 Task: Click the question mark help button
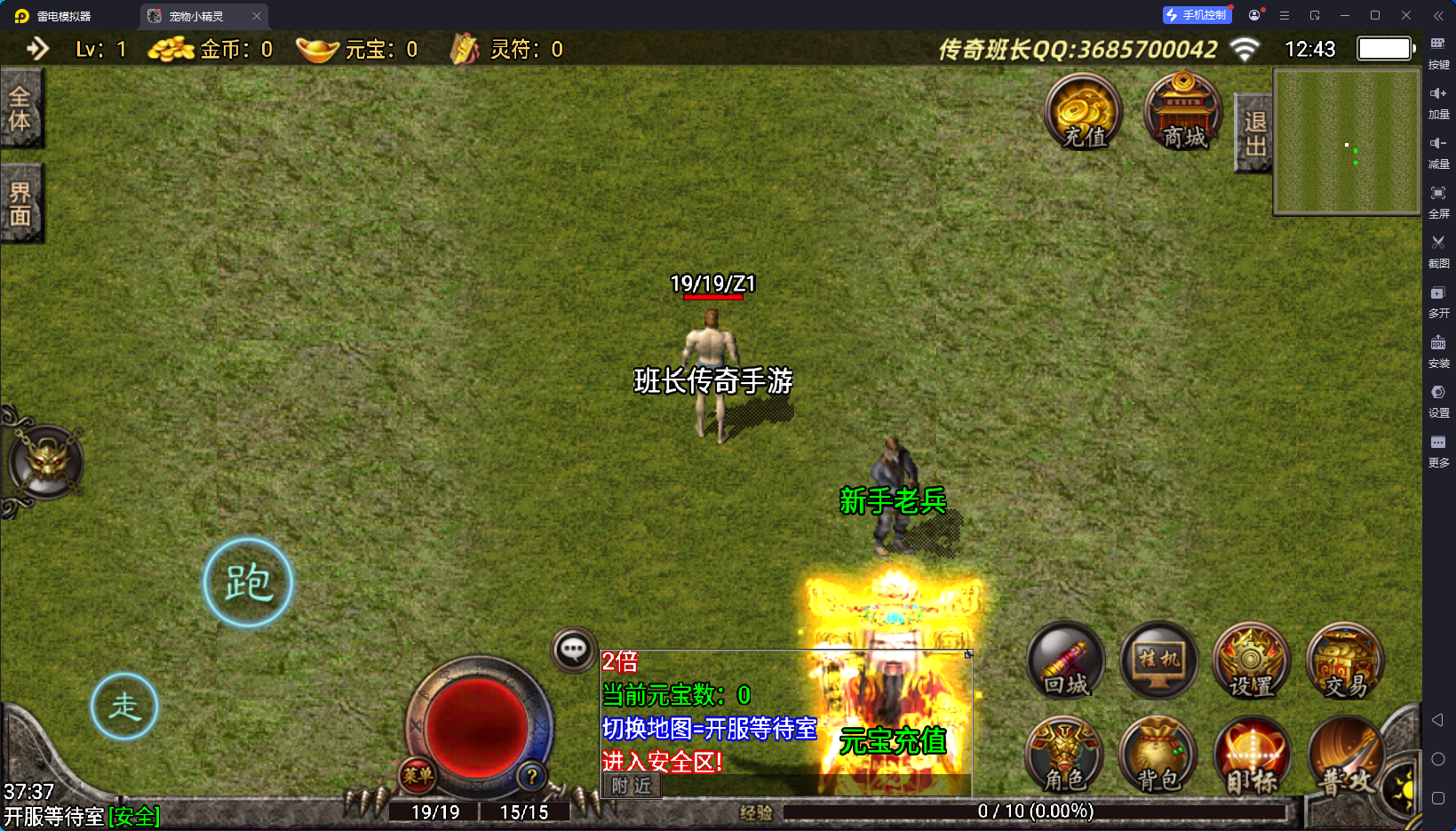click(531, 776)
